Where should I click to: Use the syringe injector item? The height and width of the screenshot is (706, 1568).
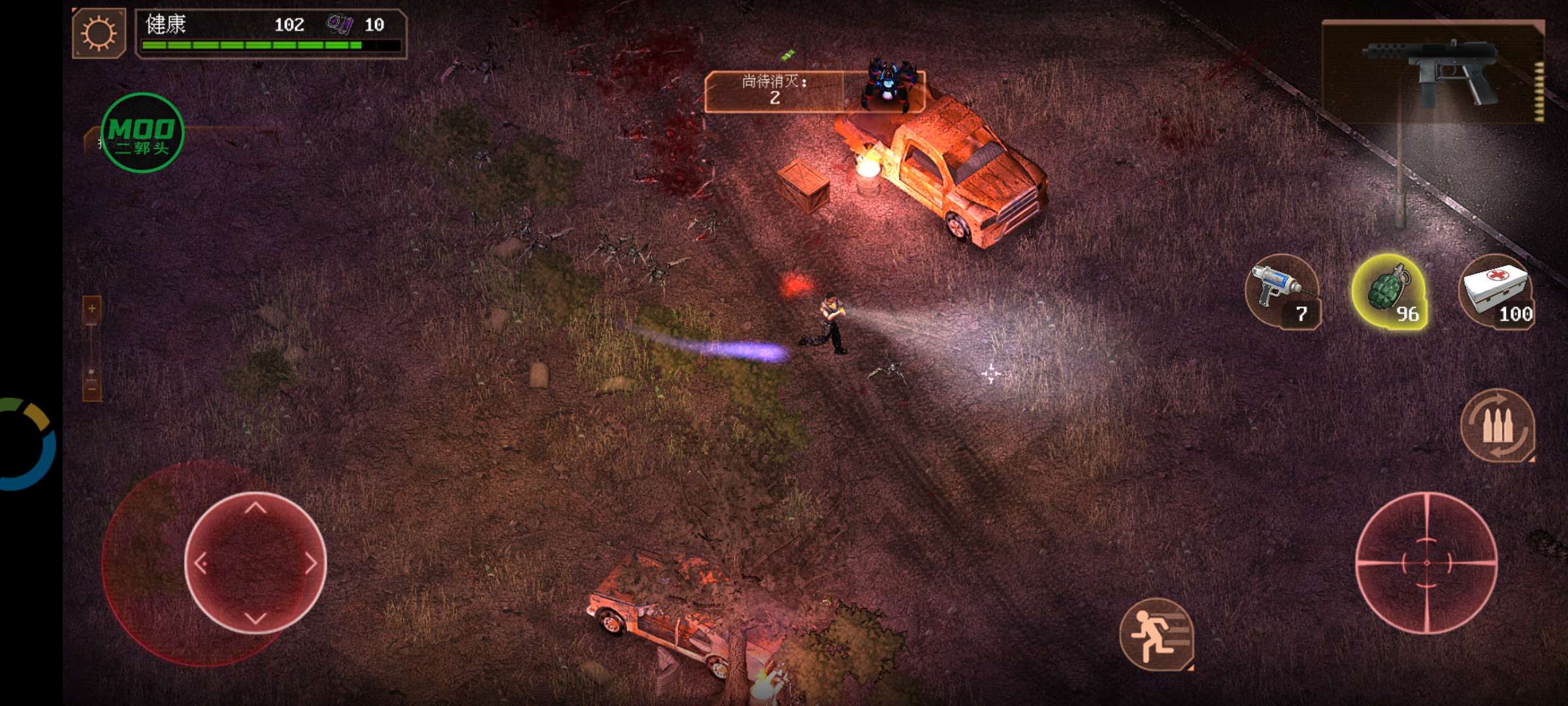coord(1282,292)
